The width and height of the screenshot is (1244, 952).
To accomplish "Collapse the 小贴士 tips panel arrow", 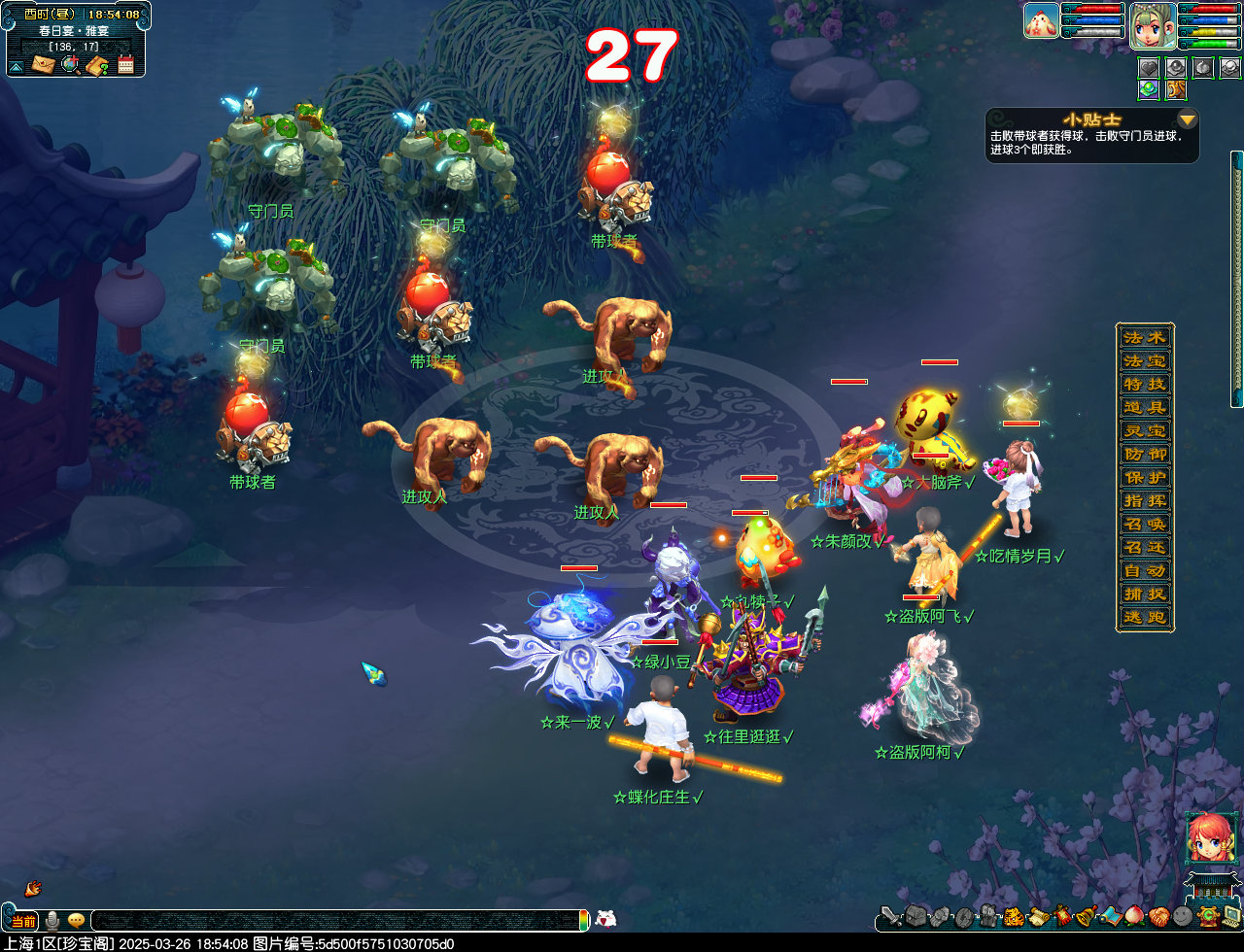I will tap(1187, 119).
